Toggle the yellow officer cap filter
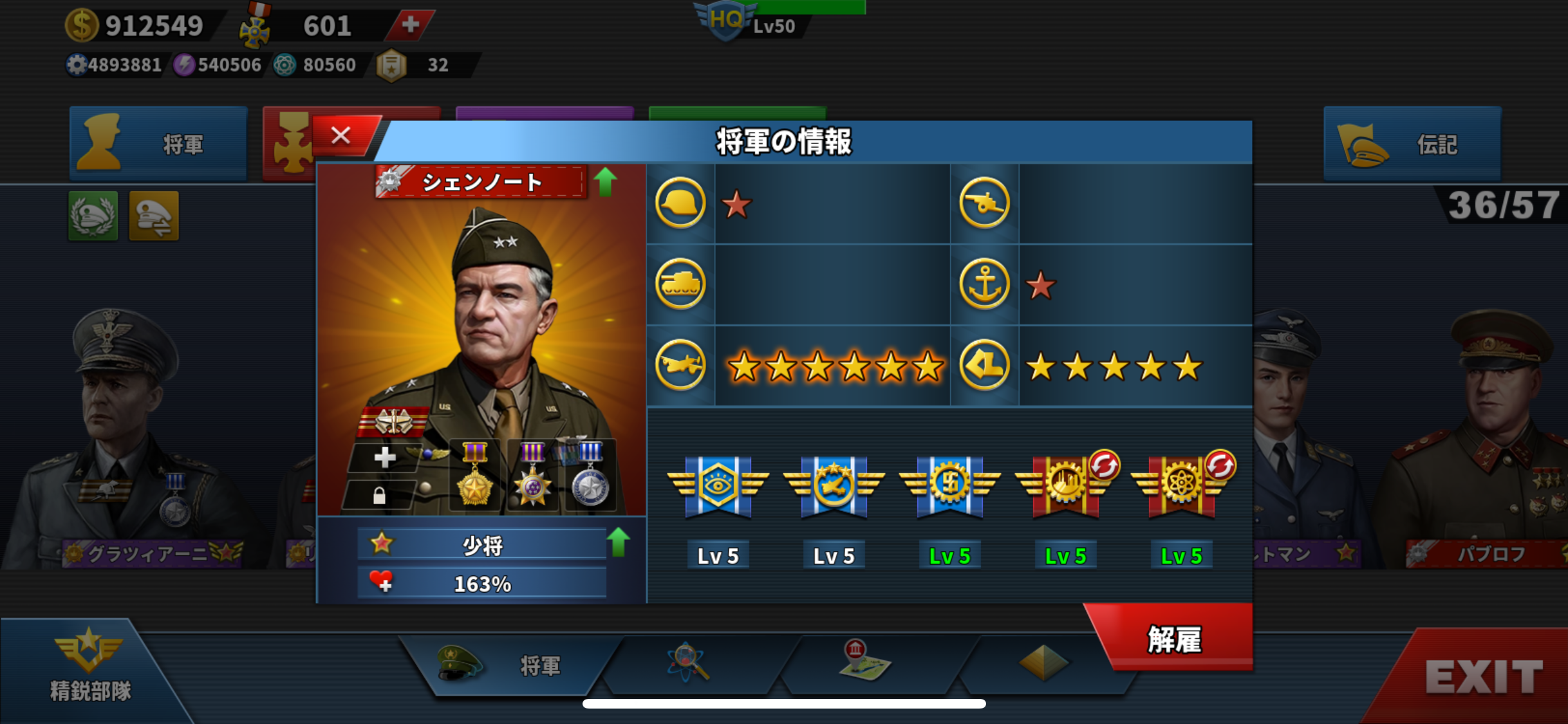This screenshot has height=724, width=1568. (154, 216)
